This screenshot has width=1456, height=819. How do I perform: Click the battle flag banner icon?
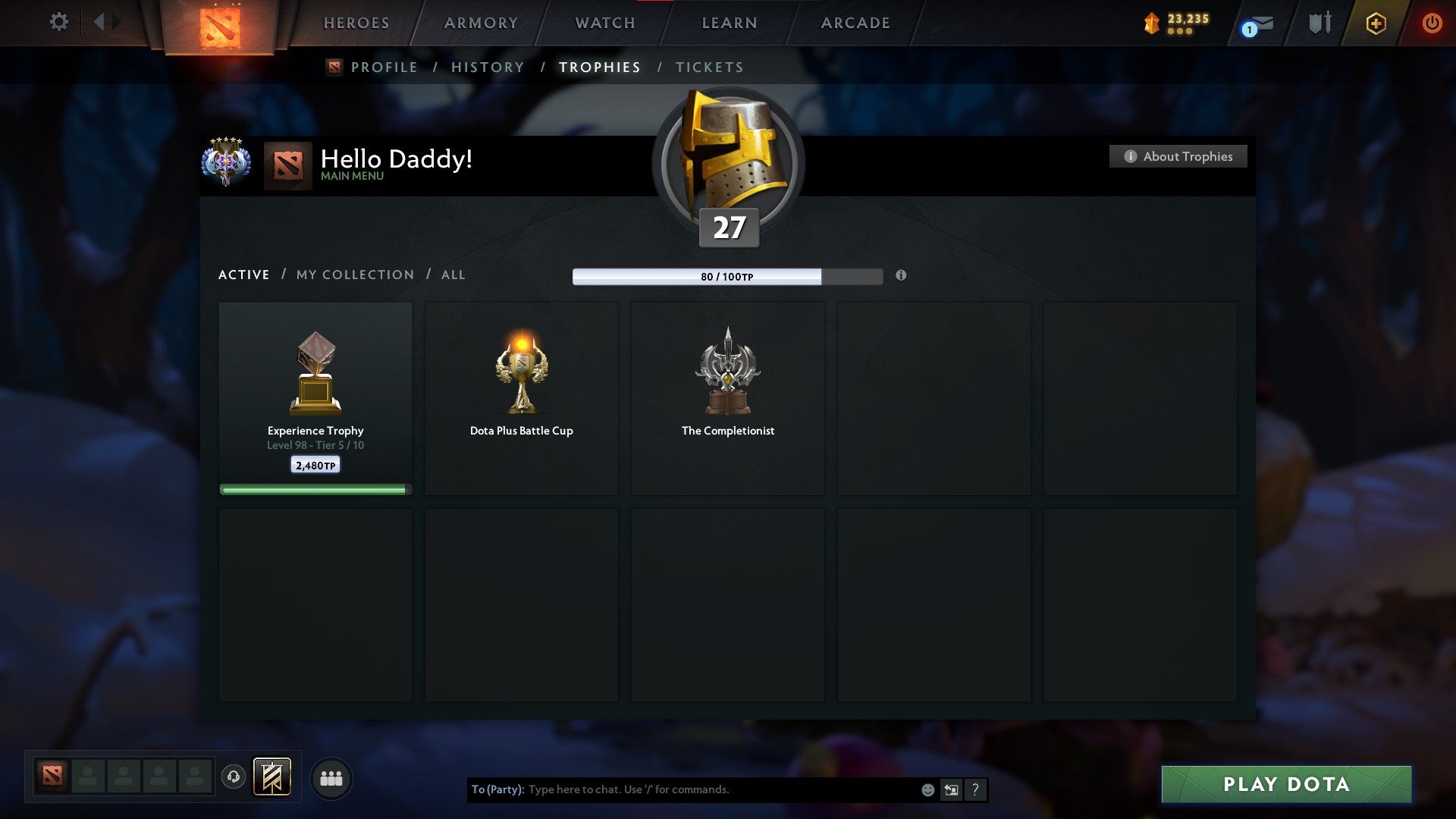tap(272, 777)
